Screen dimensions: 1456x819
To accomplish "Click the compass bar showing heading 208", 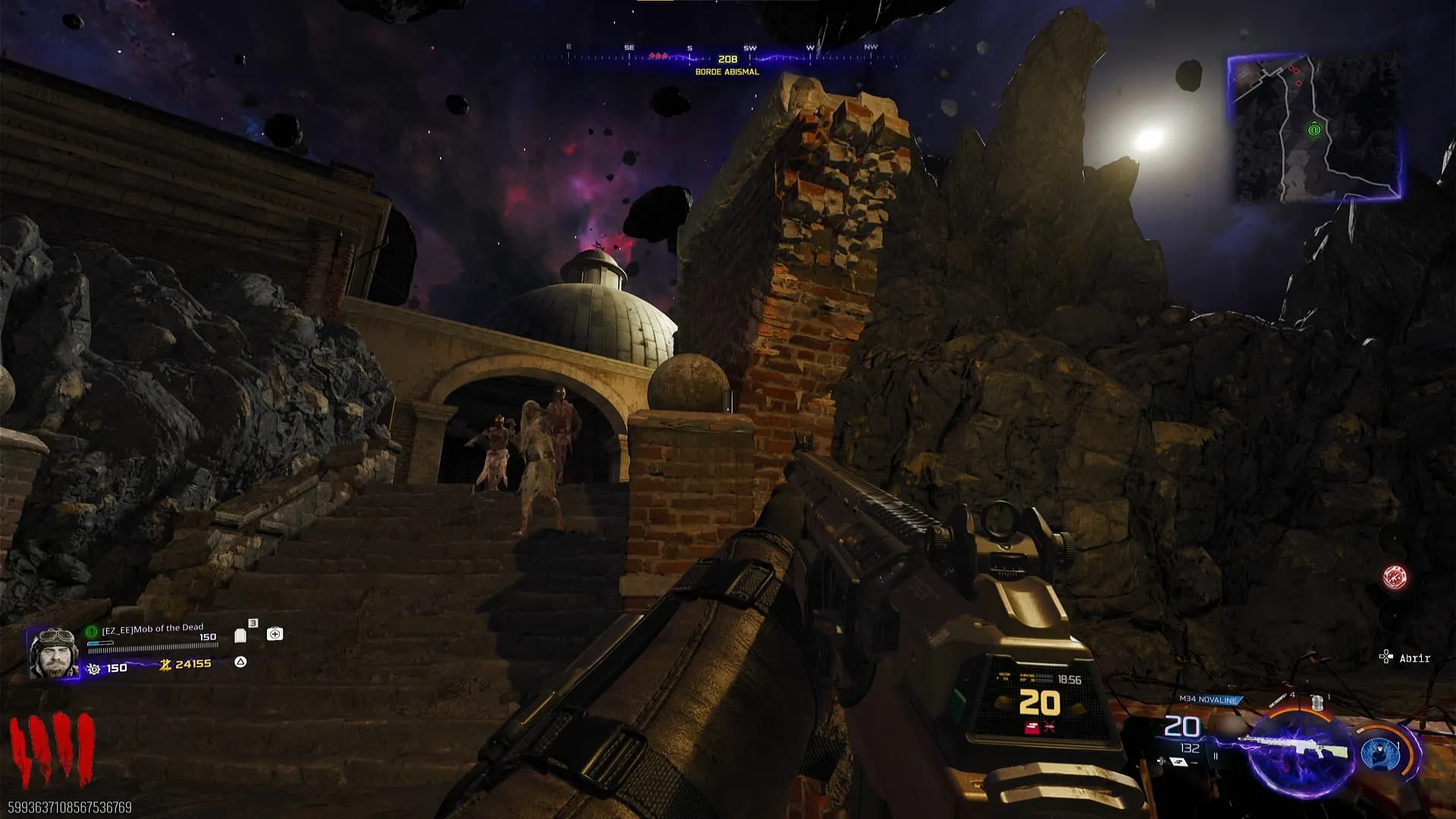I will coord(727,58).
